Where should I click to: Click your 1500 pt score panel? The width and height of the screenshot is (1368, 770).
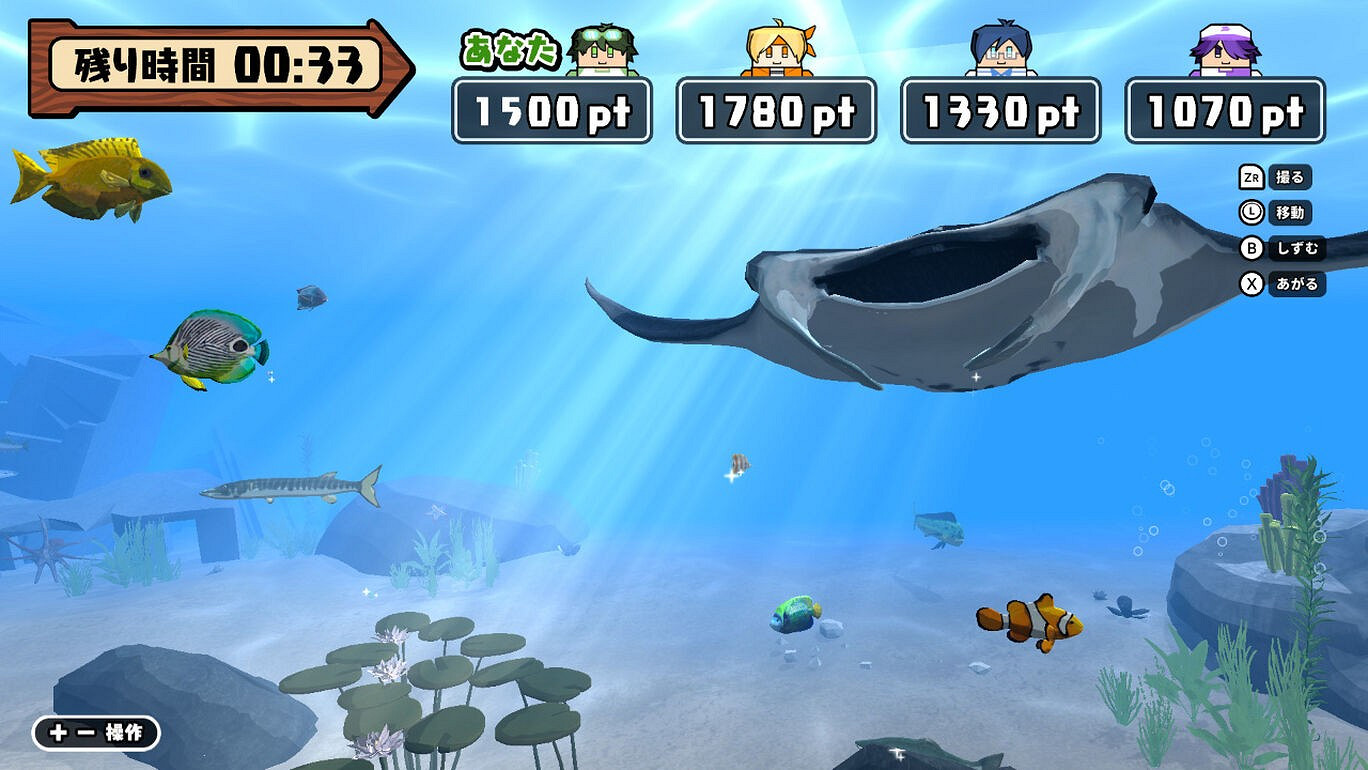pos(551,112)
